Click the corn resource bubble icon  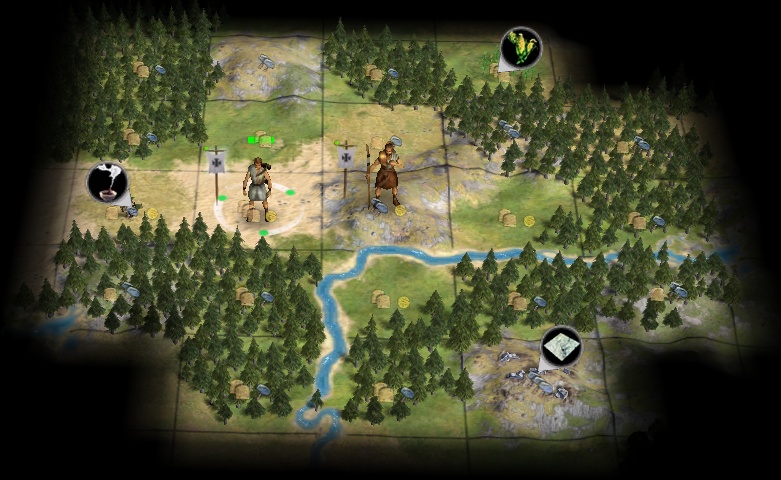(x=520, y=46)
